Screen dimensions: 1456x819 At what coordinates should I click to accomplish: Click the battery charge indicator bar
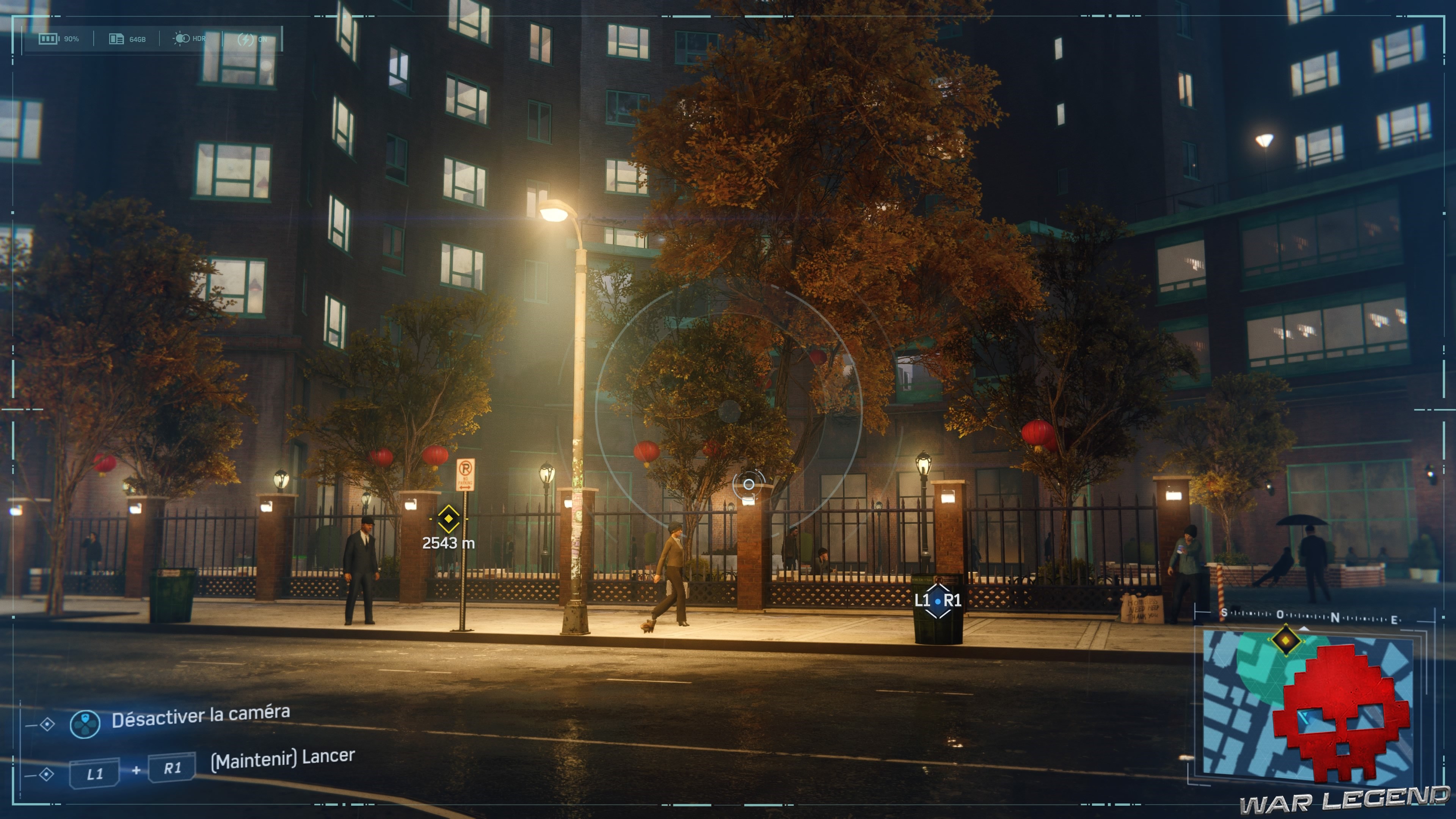pyautogui.click(x=48, y=38)
